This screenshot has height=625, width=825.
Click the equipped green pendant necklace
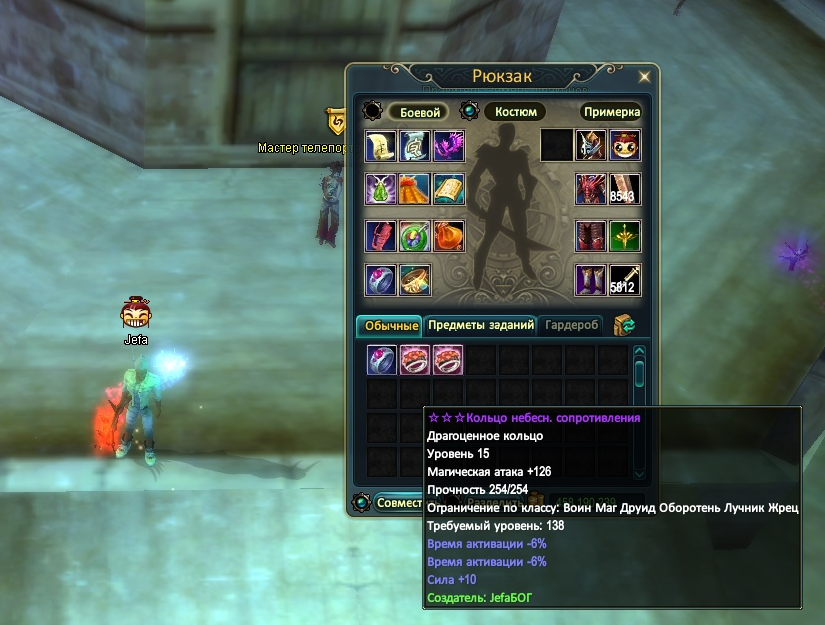pos(381,190)
